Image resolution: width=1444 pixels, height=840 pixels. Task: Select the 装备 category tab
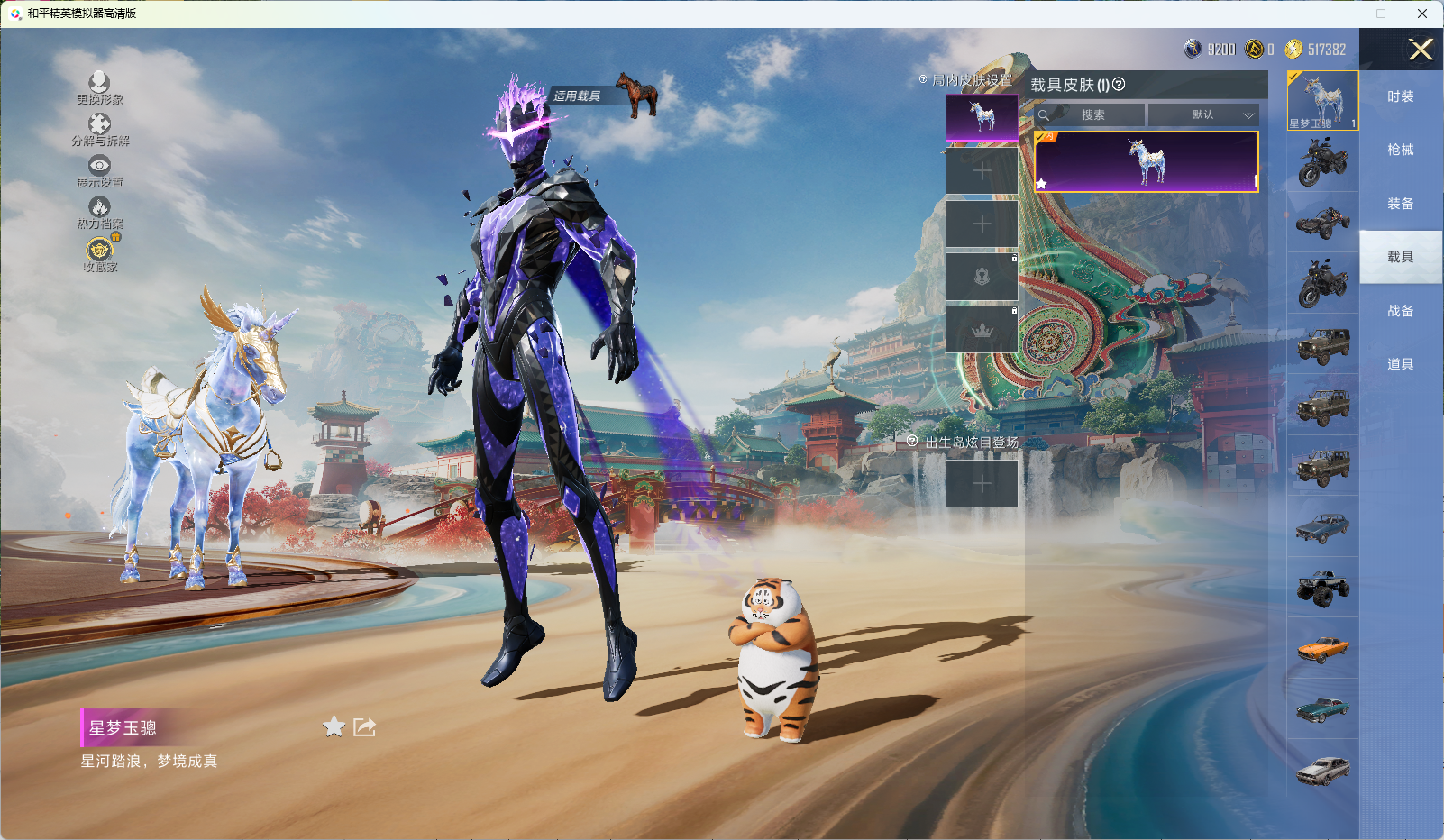pos(1400,204)
